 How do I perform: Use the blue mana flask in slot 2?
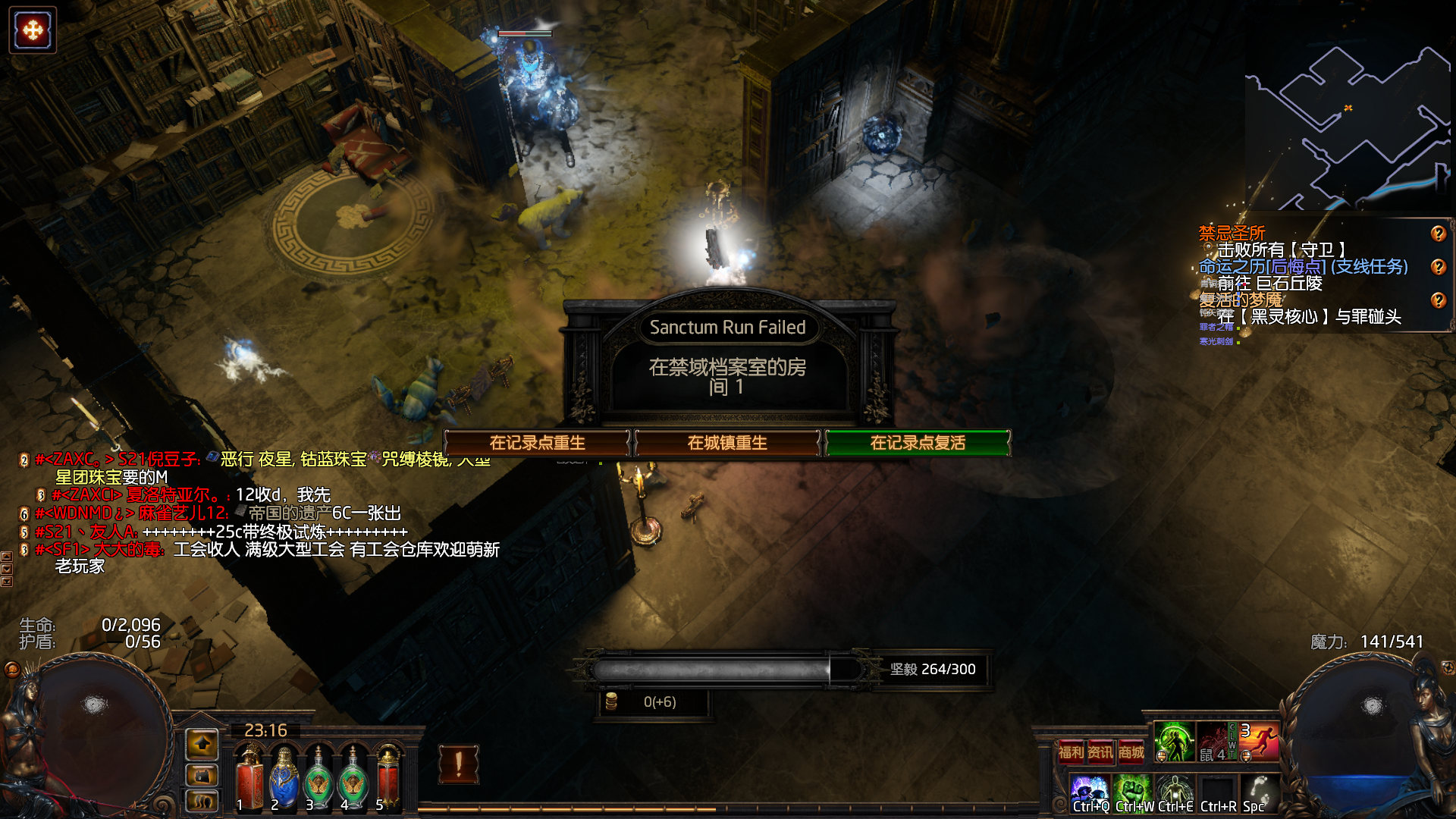(x=284, y=777)
